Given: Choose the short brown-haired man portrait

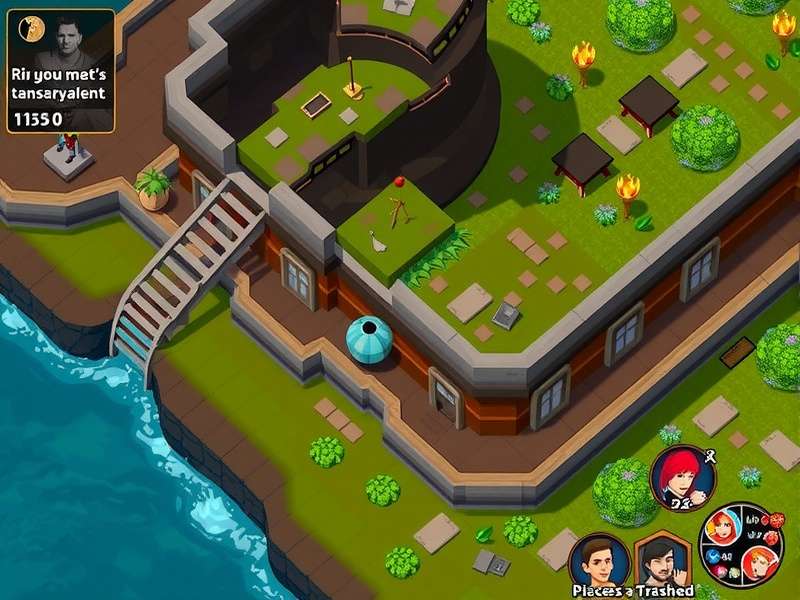Looking at the screenshot, I should 598,560.
